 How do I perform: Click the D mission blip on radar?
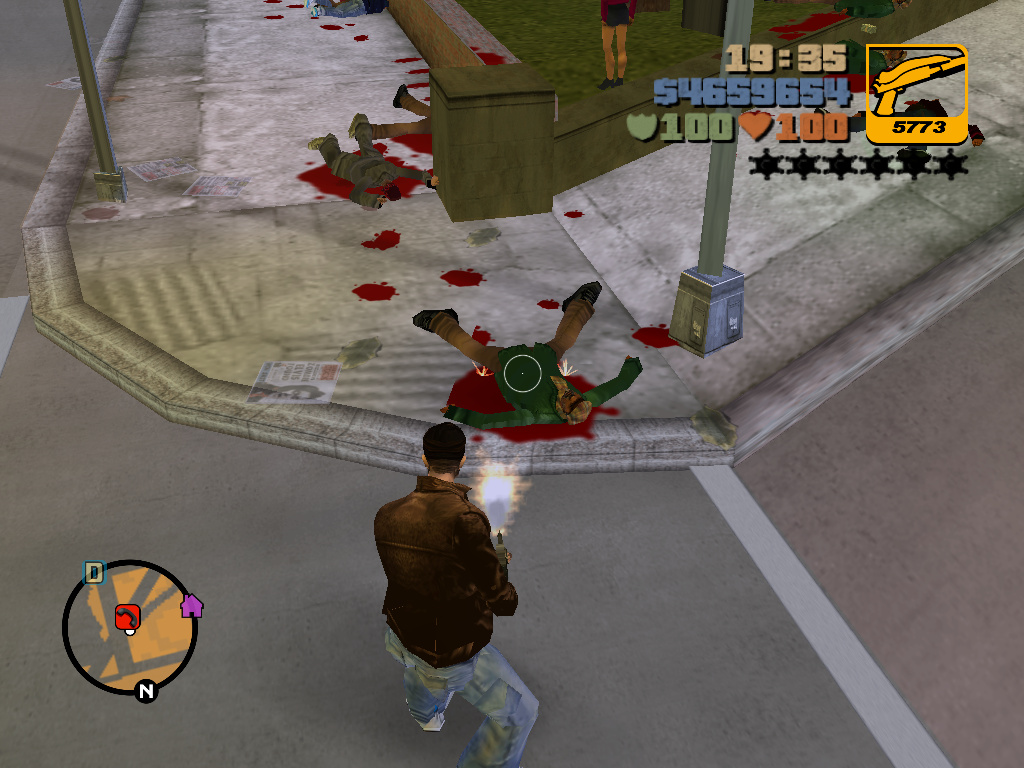coord(93,573)
